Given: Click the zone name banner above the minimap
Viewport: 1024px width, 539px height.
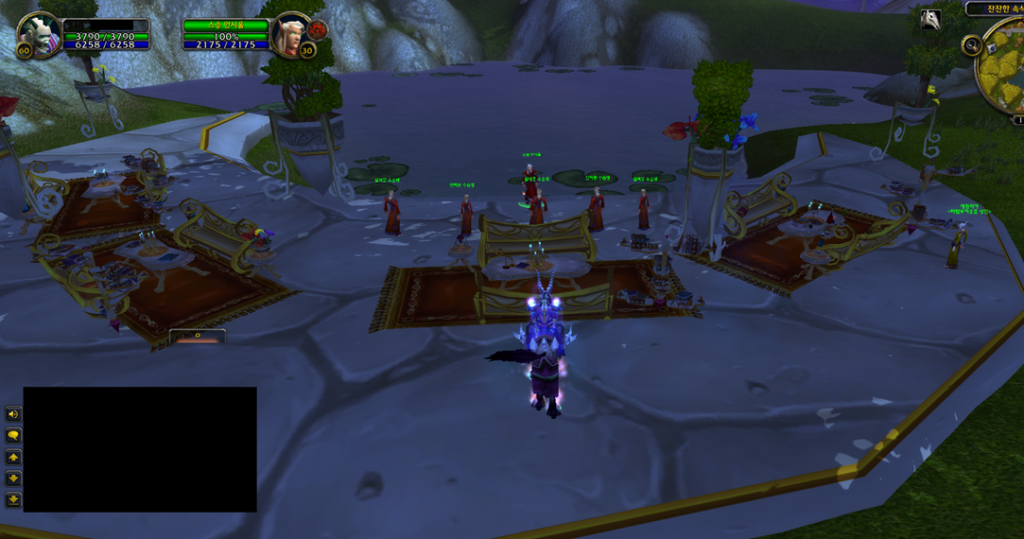Looking at the screenshot, I should pyautogui.click(x=994, y=8).
